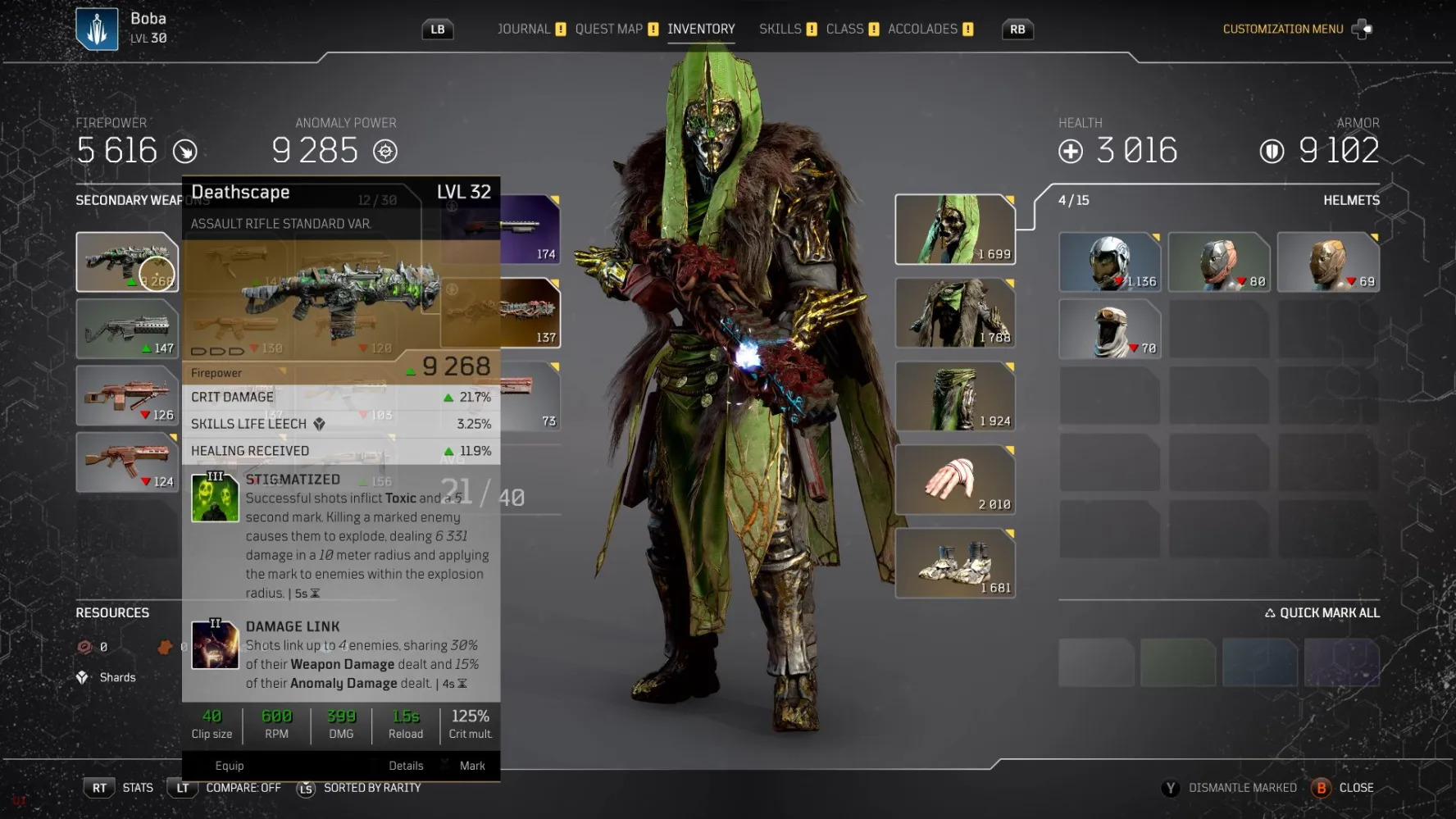The width and height of the screenshot is (1456, 819).
Task: Pick the goggled head wrap rated 70
Action: [x=1109, y=329]
